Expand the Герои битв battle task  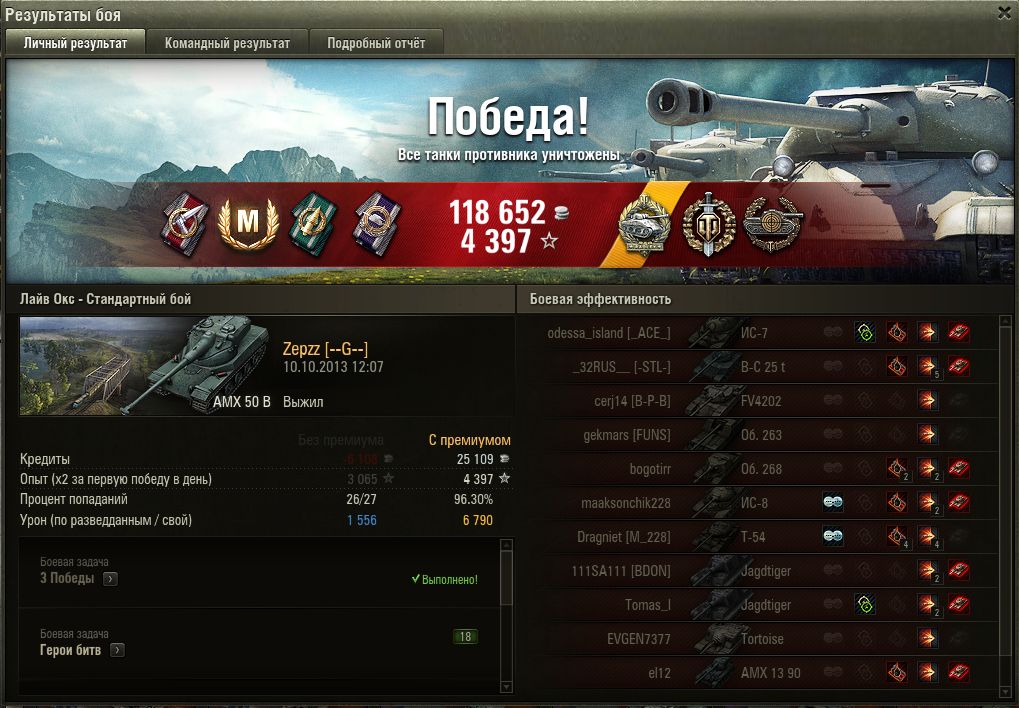[x=117, y=650]
